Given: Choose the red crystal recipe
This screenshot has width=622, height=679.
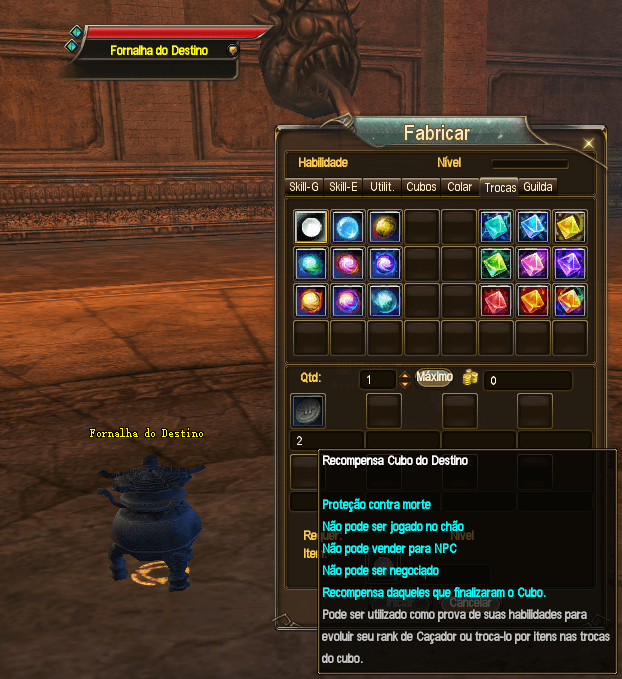Looking at the screenshot, I should click(496, 300).
